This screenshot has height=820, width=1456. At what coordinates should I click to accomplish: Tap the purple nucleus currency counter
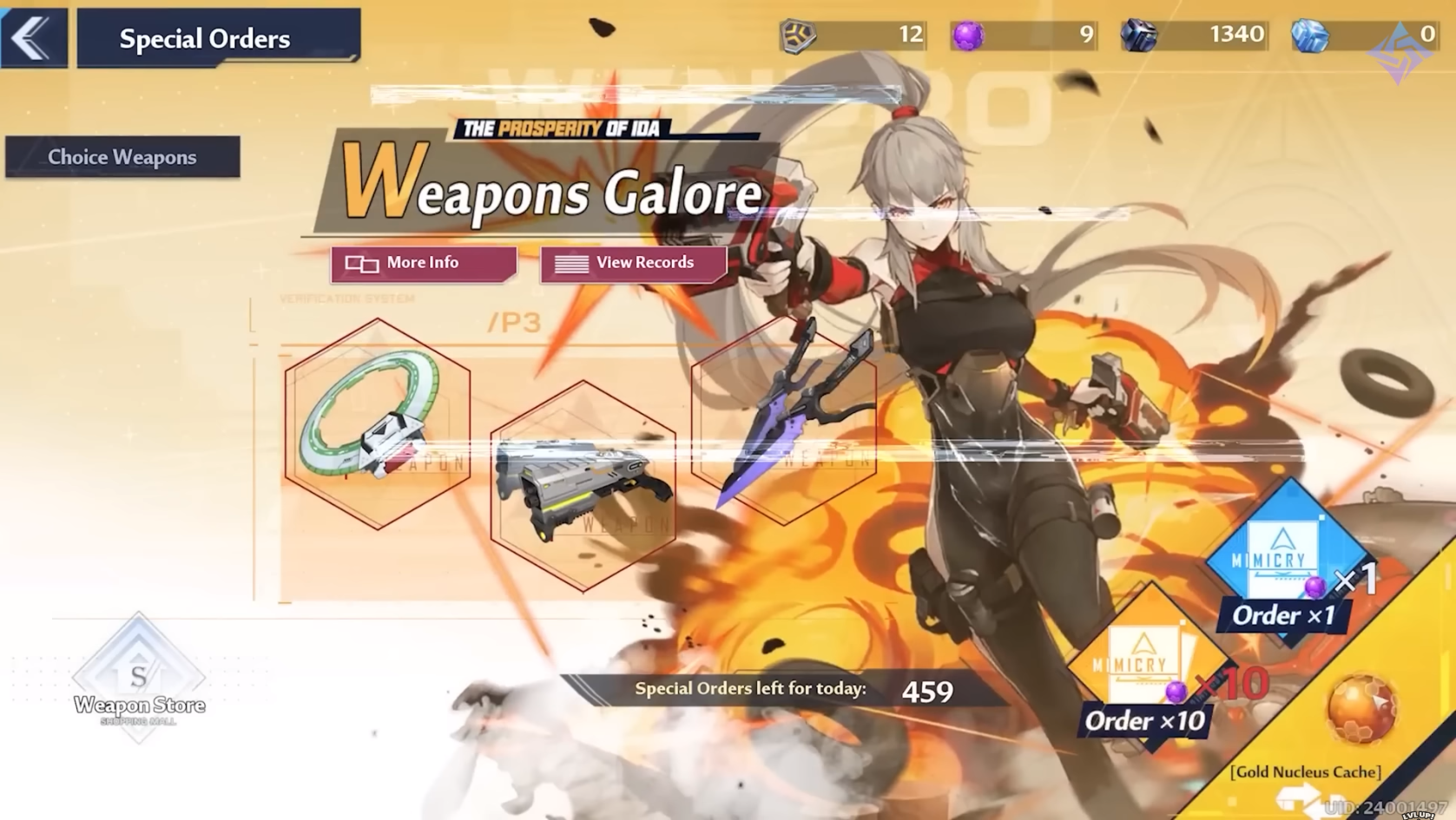[1023, 36]
